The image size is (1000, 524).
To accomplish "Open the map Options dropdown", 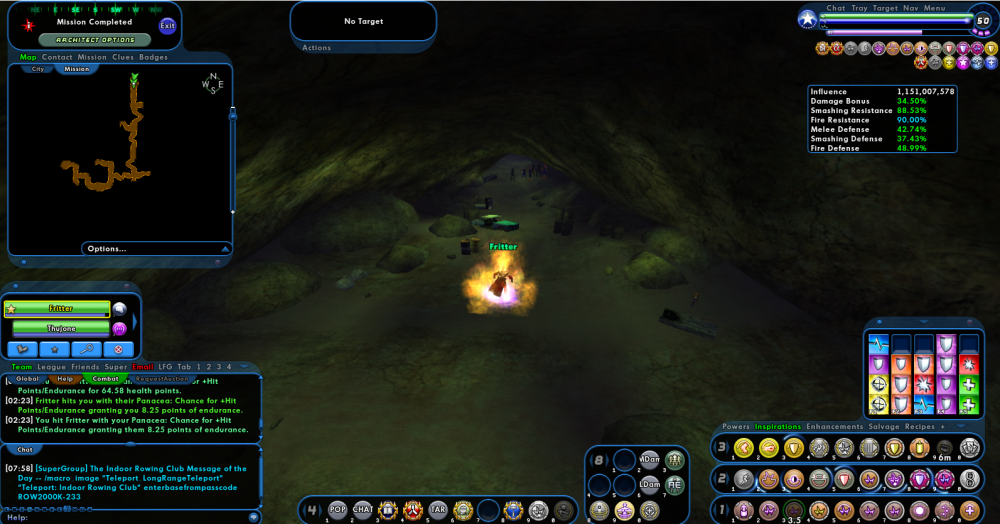I will 107,248.
